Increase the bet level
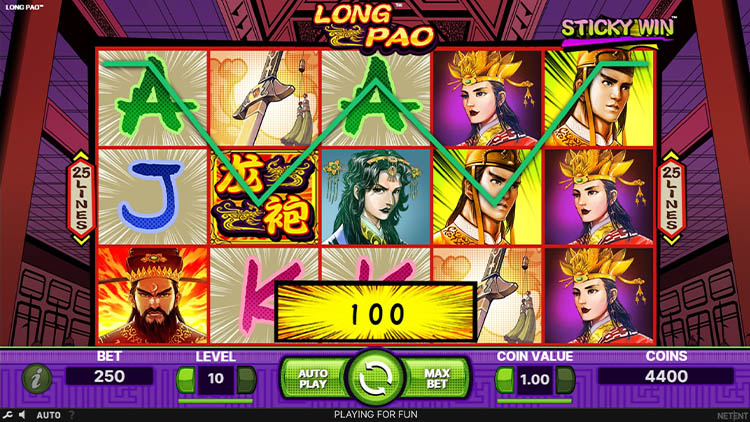This screenshot has height=422, width=750. (246, 378)
